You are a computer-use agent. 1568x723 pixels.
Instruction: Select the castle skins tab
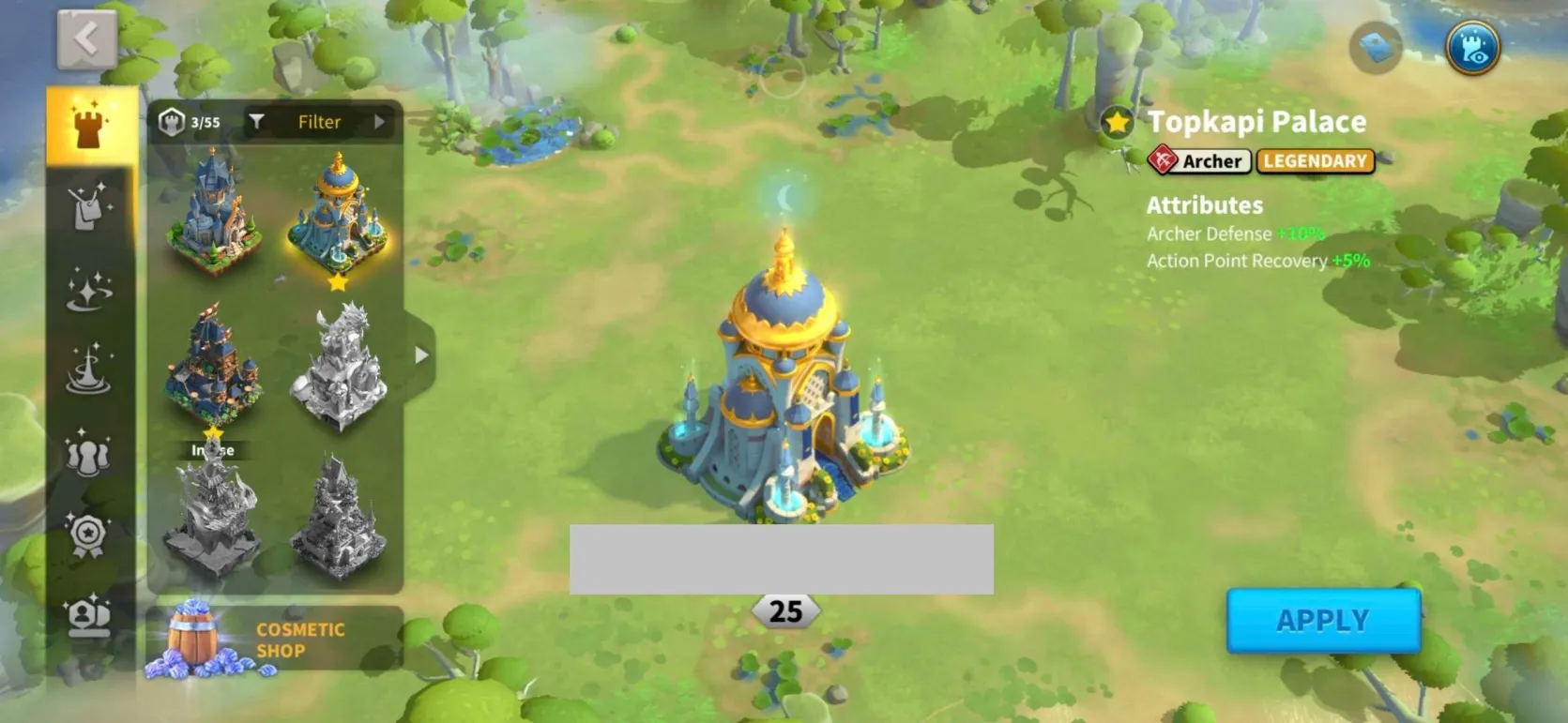coord(89,126)
